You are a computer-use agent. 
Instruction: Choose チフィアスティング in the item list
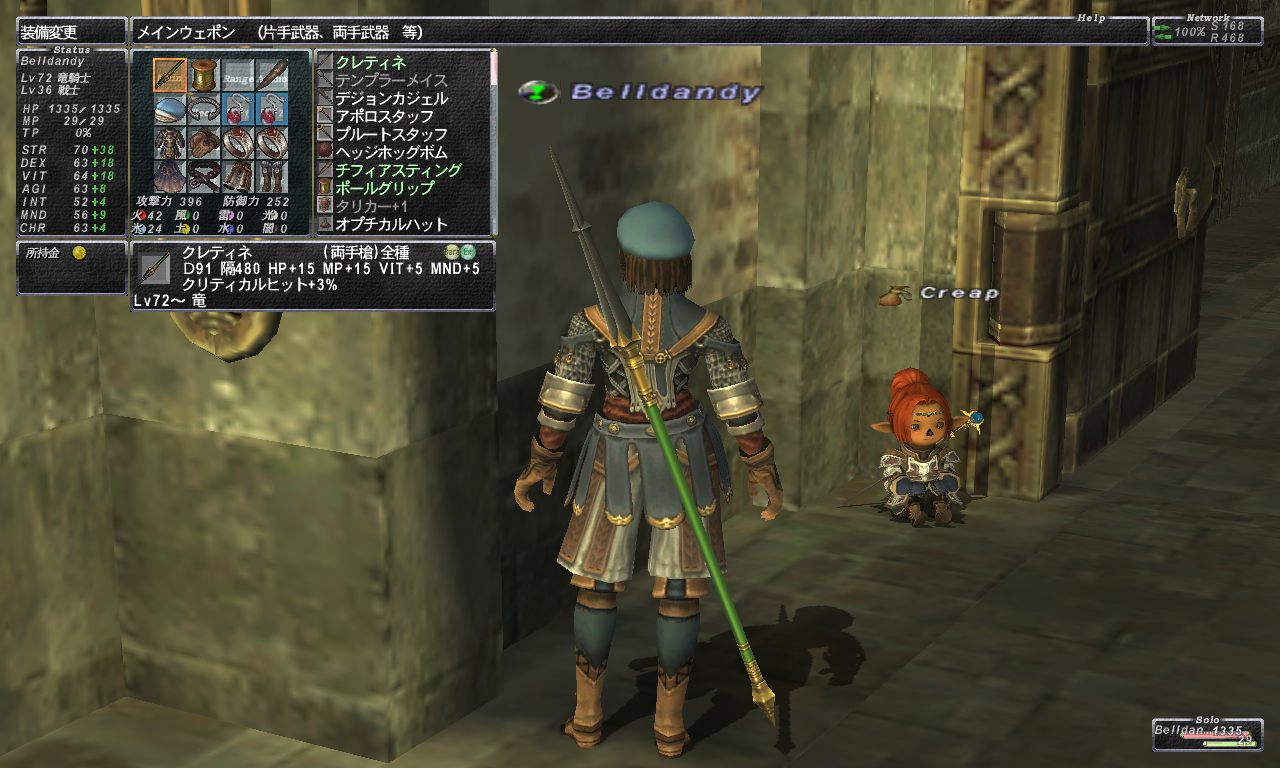point(398,171)
